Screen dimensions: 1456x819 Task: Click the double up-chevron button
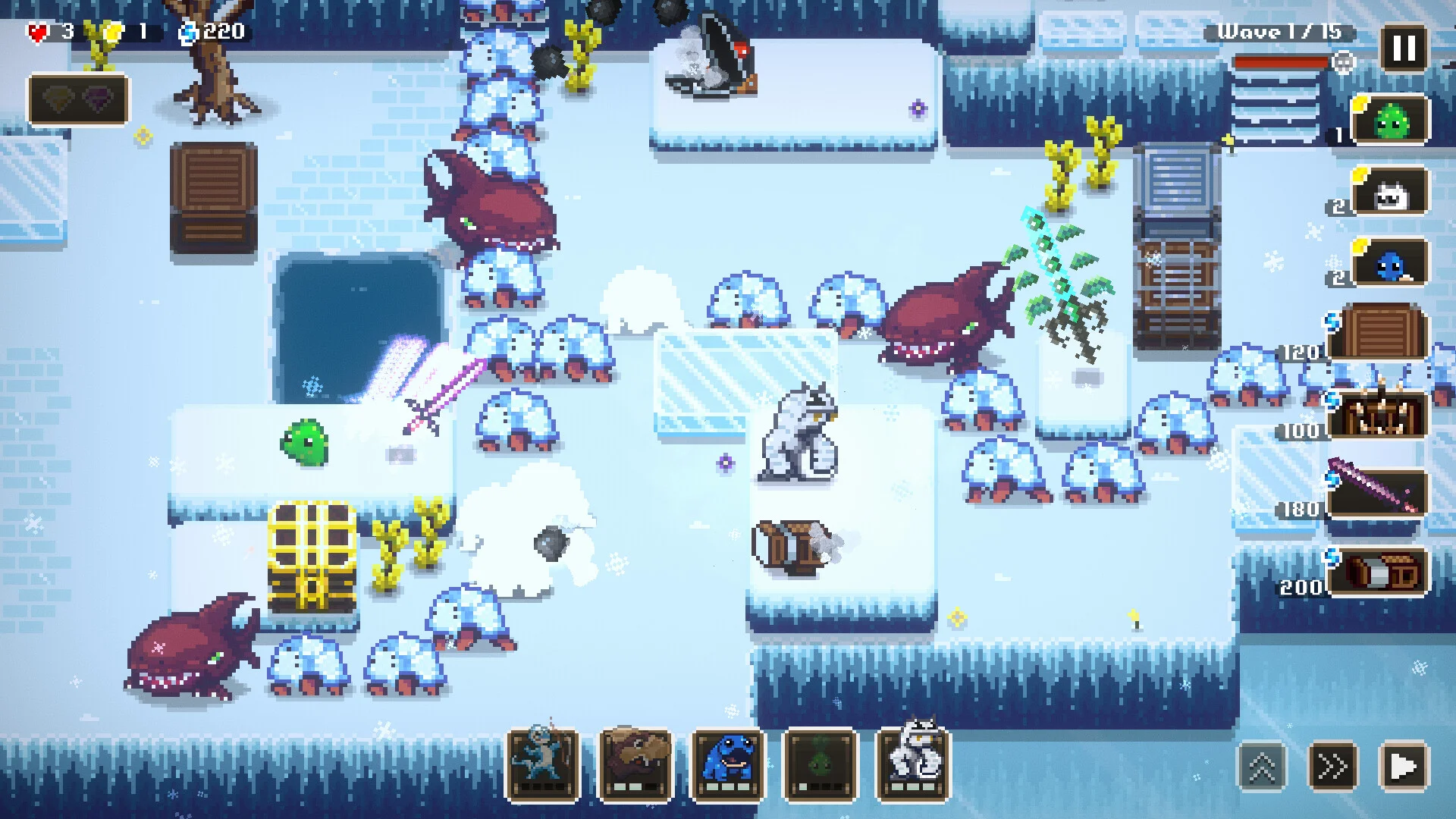1262,767
